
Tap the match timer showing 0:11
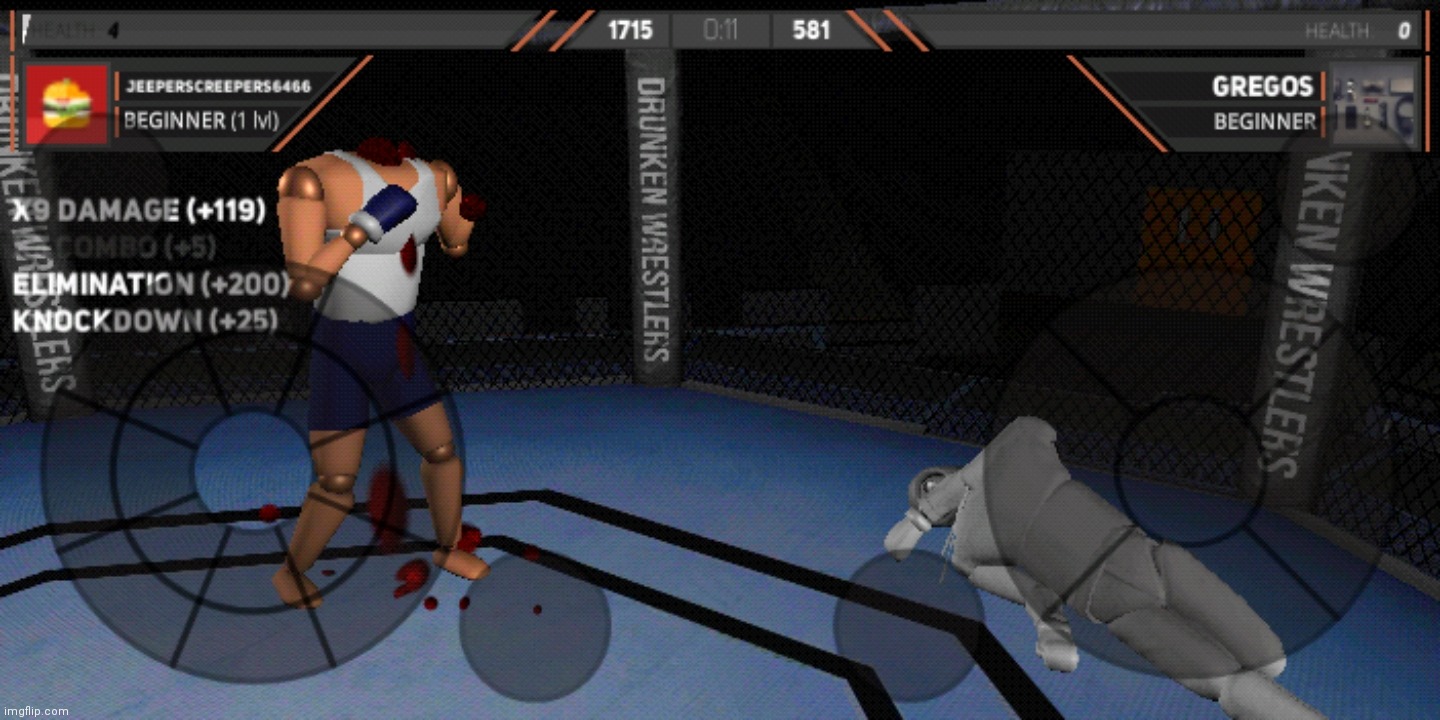click(x=721, y=30)
